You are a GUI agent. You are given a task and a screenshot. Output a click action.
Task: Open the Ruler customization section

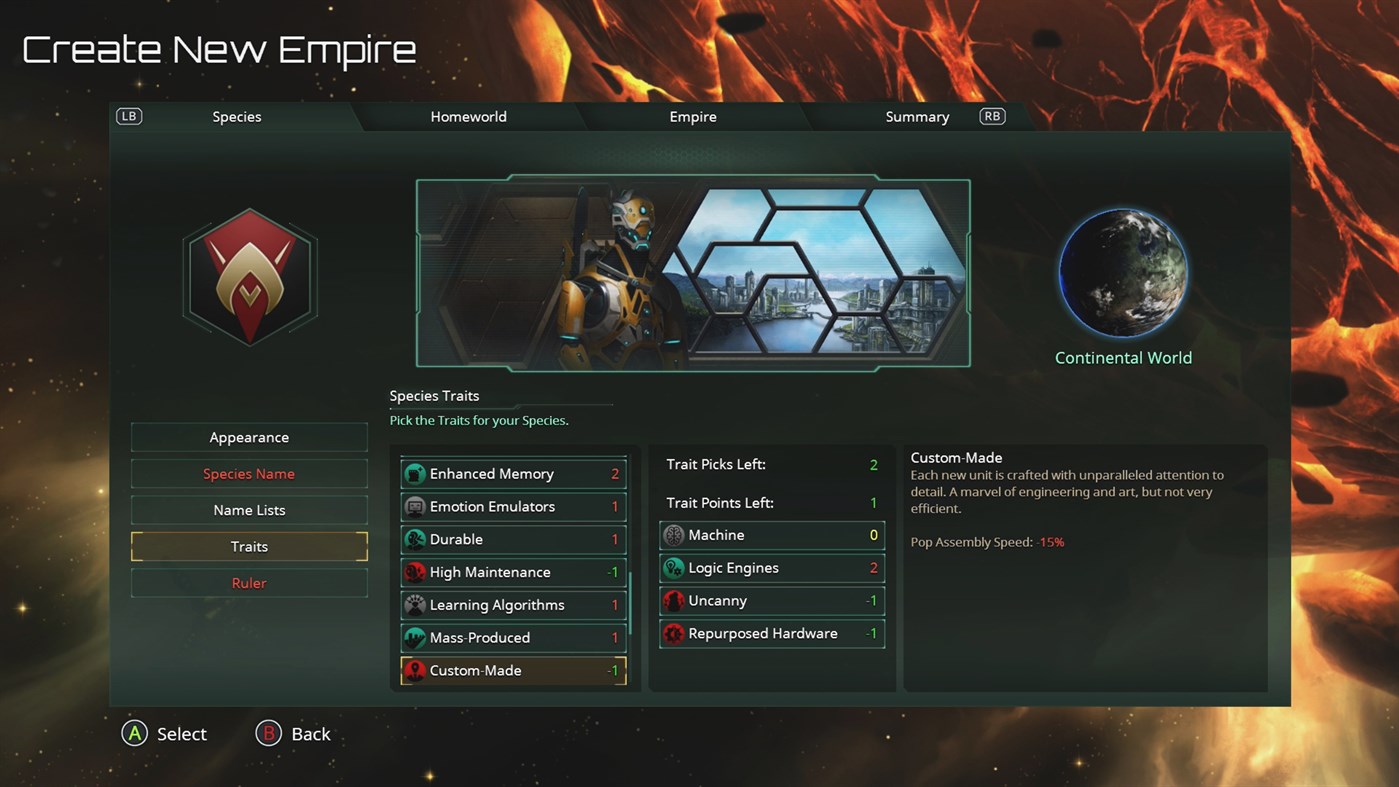click(248, 583)
